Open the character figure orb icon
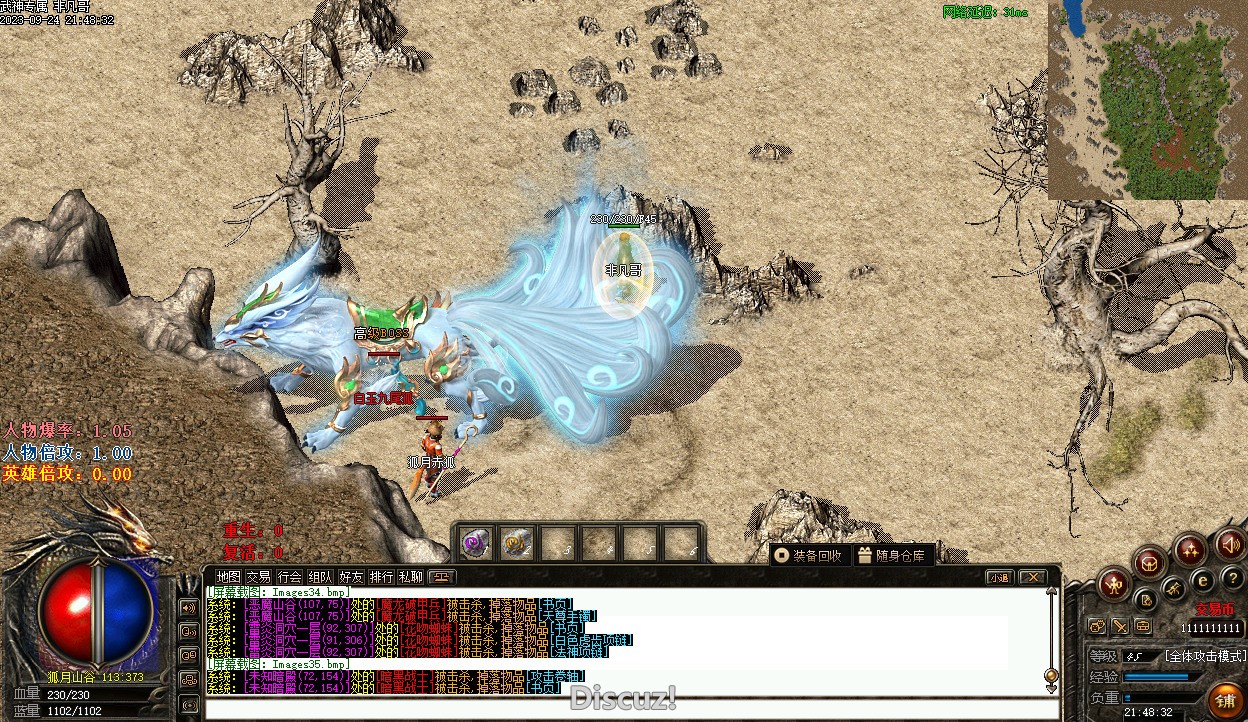The width and height of the screenshot is (1248, 722). [x=1114, y=584]
